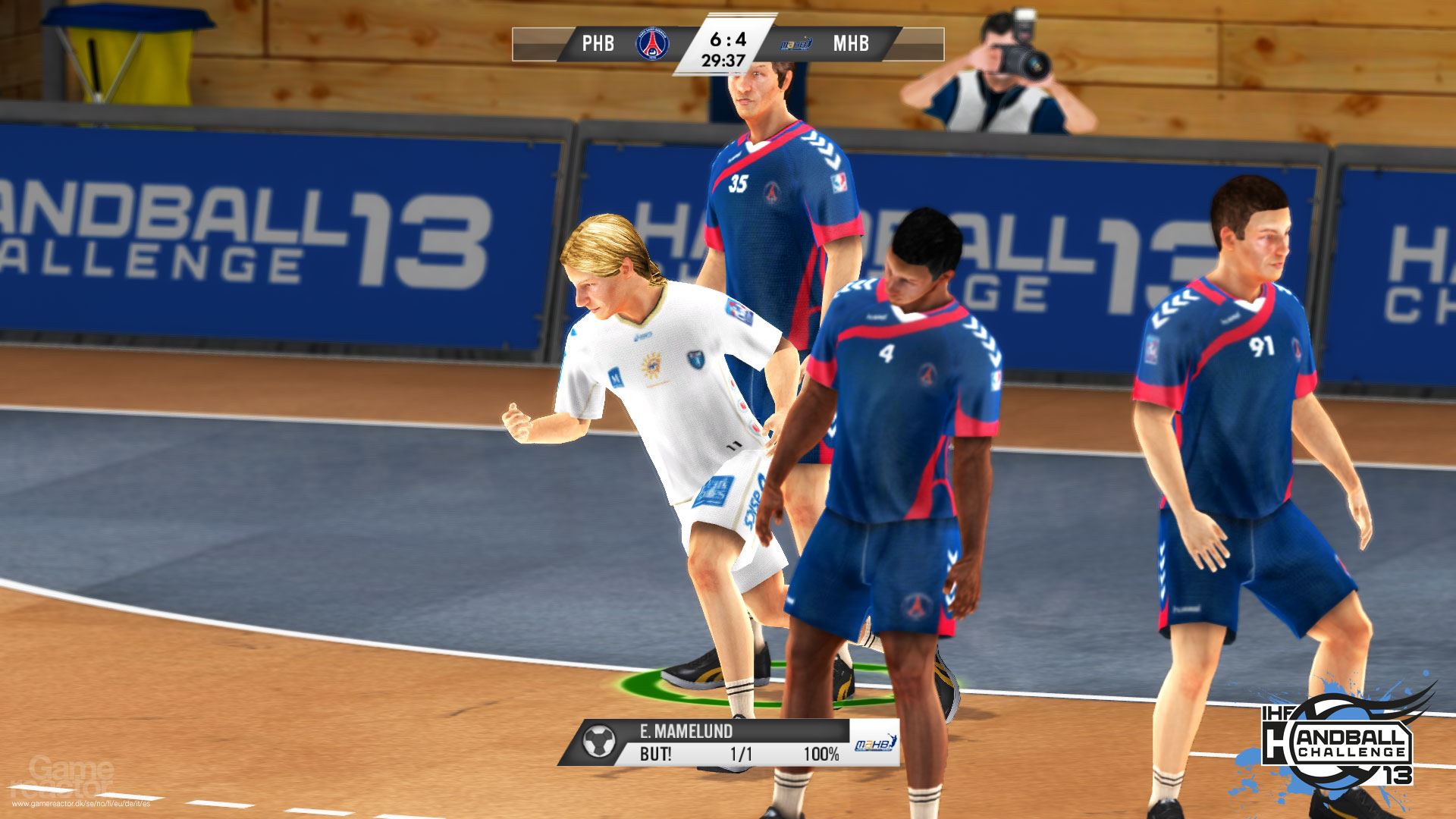Viewport: 1456px width, 819px height.
Task: Click the MAHB team logo in the scoreboard
Action: coord(797,44)
